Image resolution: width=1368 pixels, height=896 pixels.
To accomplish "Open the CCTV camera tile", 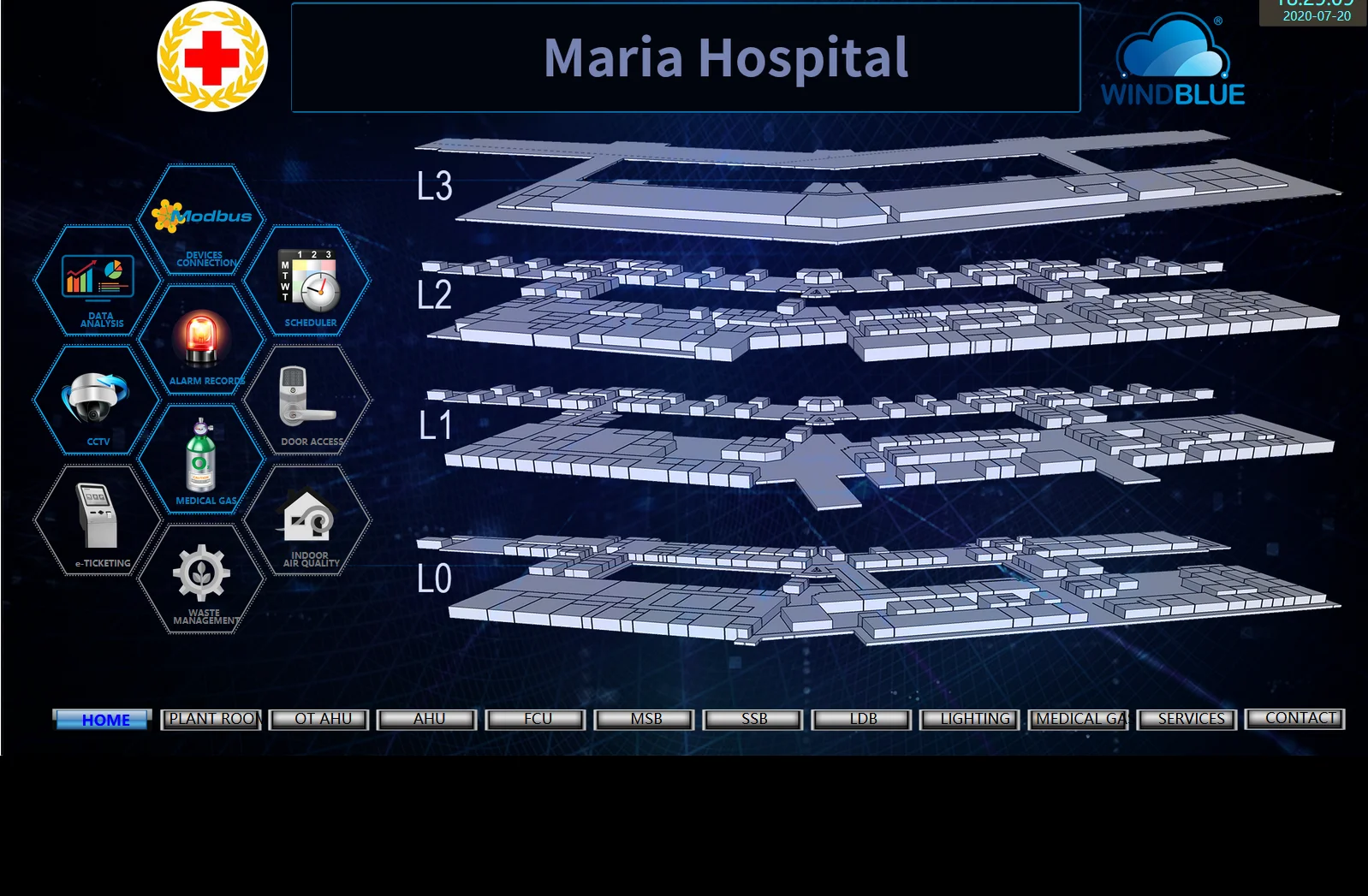I will (97, 401).
